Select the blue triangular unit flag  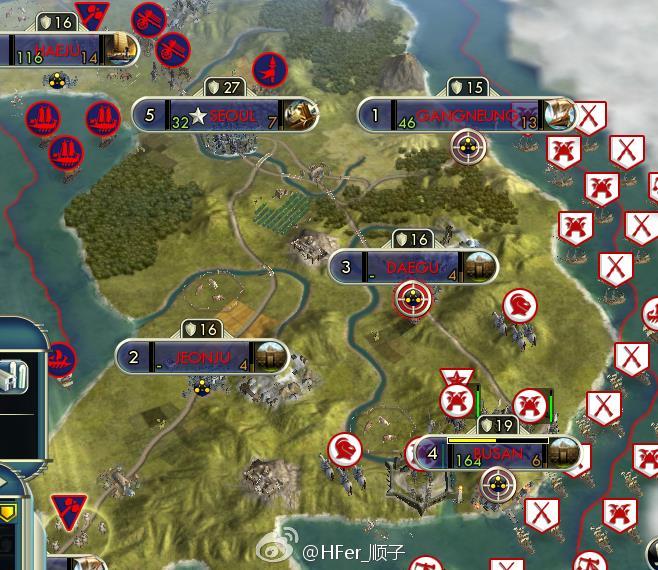(69, 510)
